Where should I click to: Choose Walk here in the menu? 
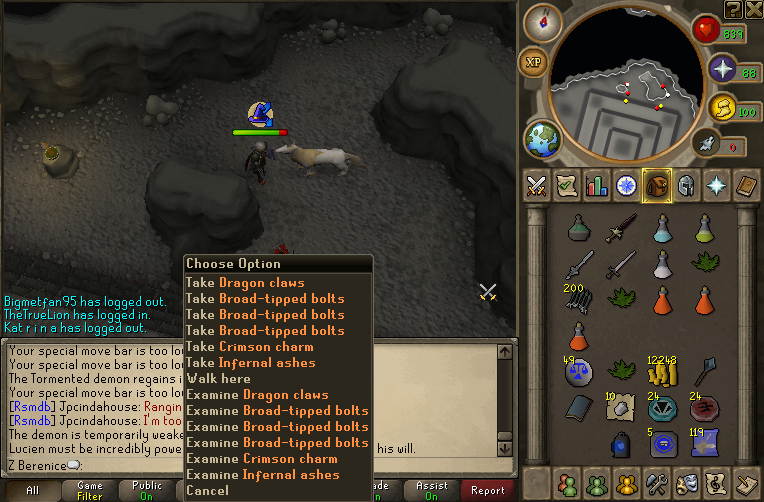point(218,379)
